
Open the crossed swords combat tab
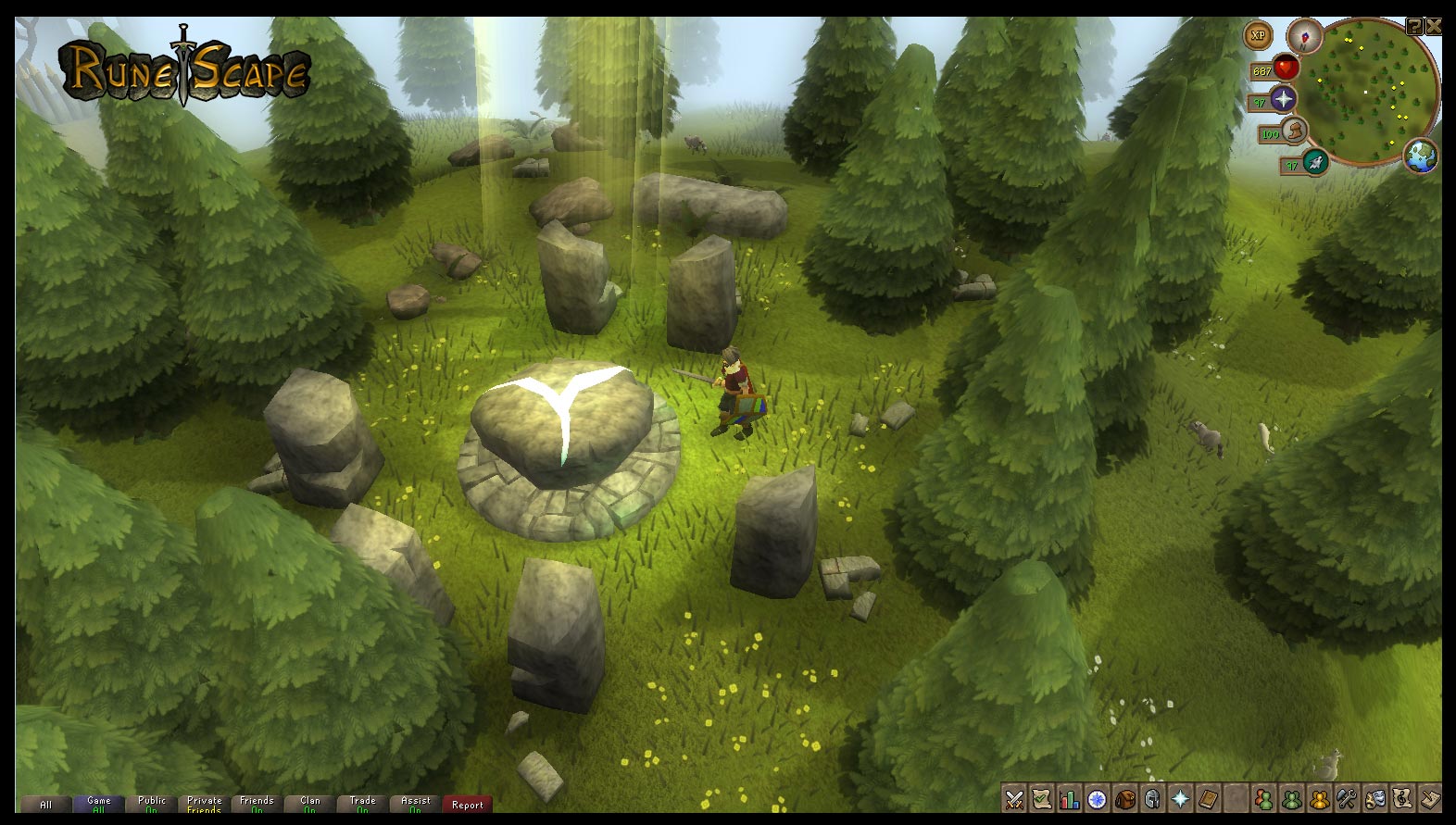click(x=1014, y=798)
